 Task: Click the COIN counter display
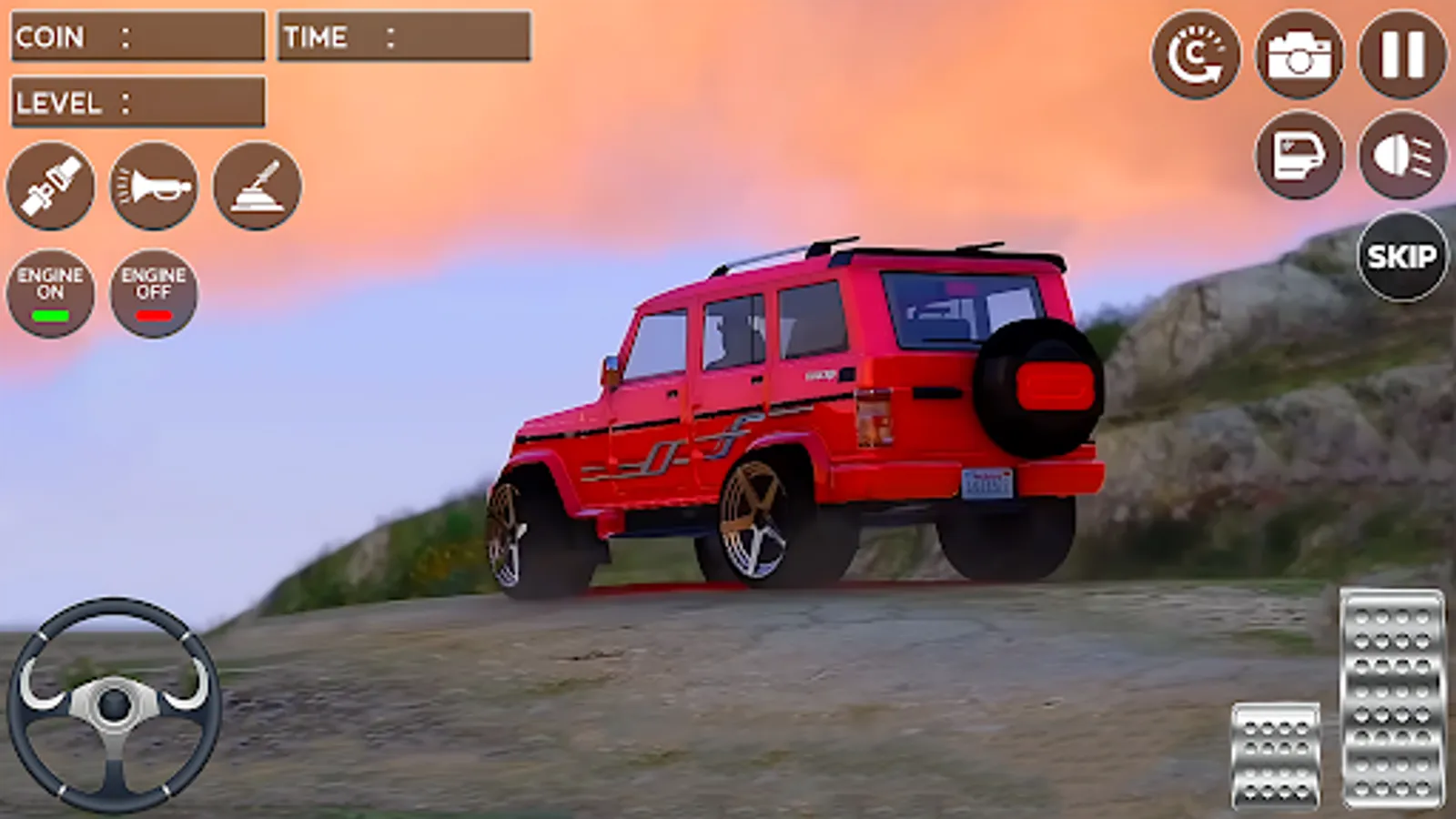[136, 37]
